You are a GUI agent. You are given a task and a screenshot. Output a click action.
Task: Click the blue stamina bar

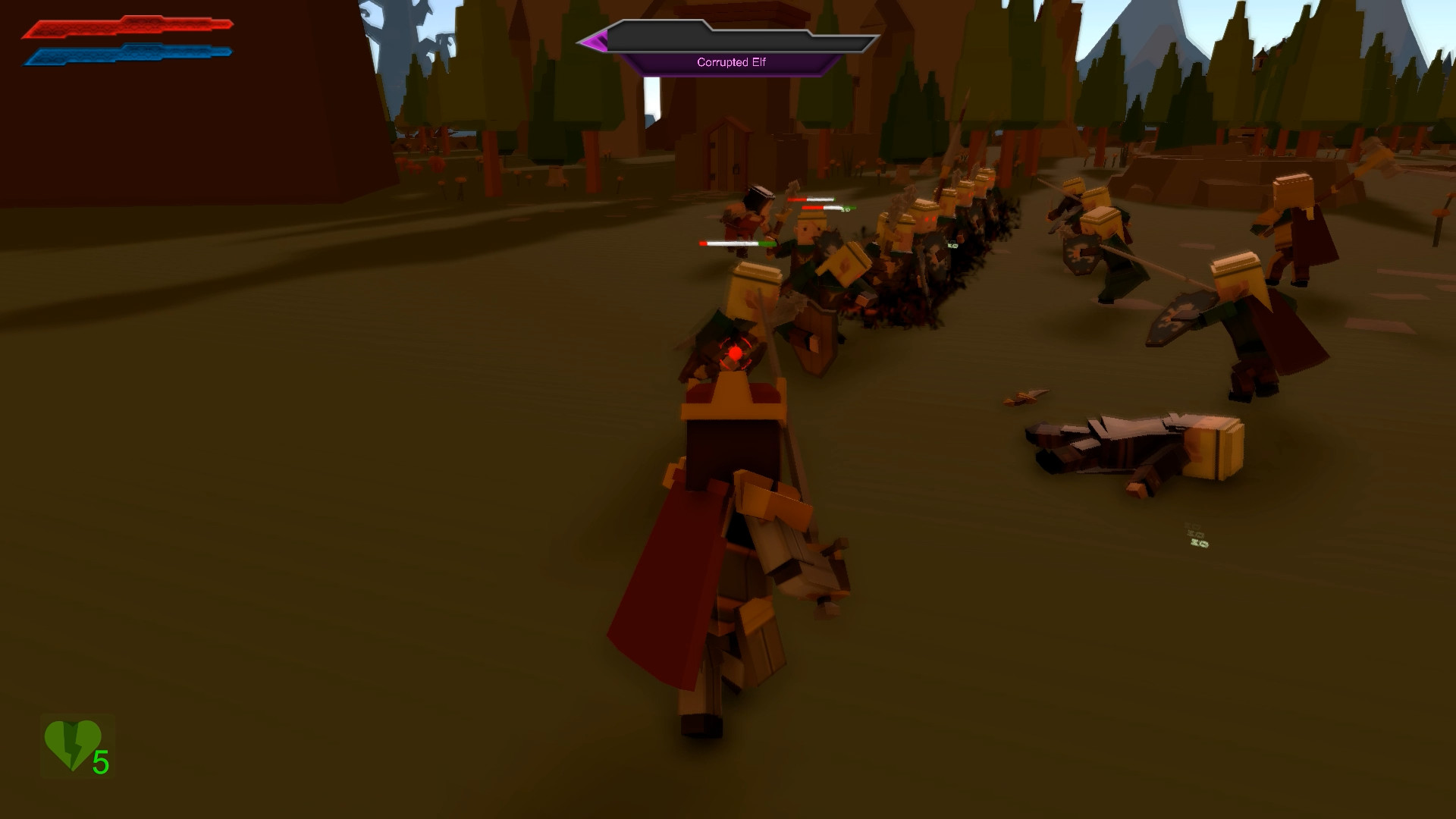click(x=125, y=53)
